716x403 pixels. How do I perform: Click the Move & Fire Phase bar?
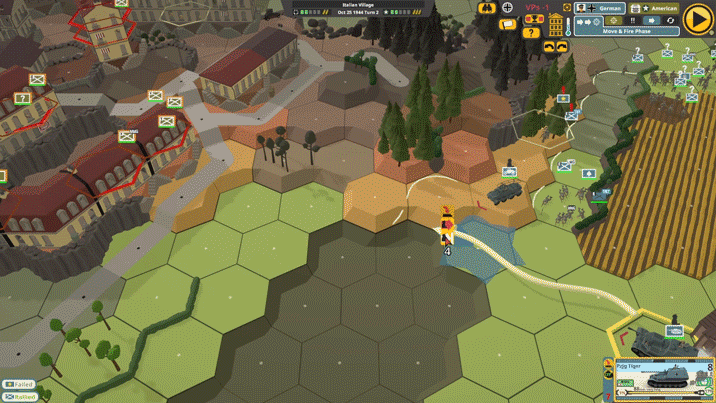click(x=627, y=31)
